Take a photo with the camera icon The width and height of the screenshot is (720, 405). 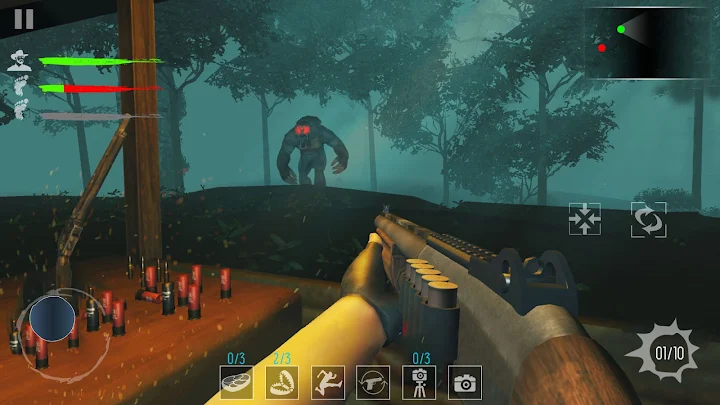465,381
